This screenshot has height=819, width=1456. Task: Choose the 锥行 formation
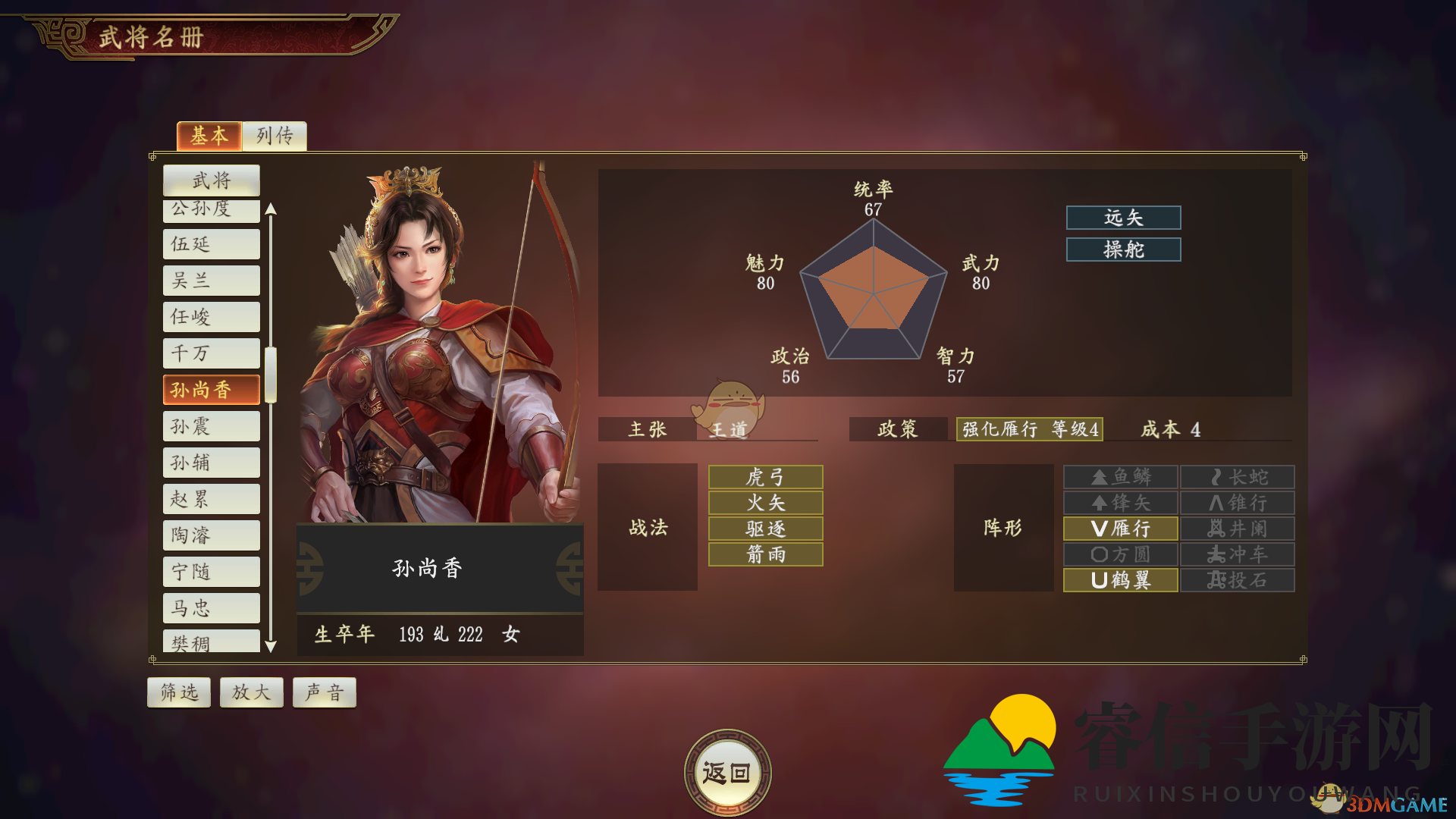[x=1237, y=503]
